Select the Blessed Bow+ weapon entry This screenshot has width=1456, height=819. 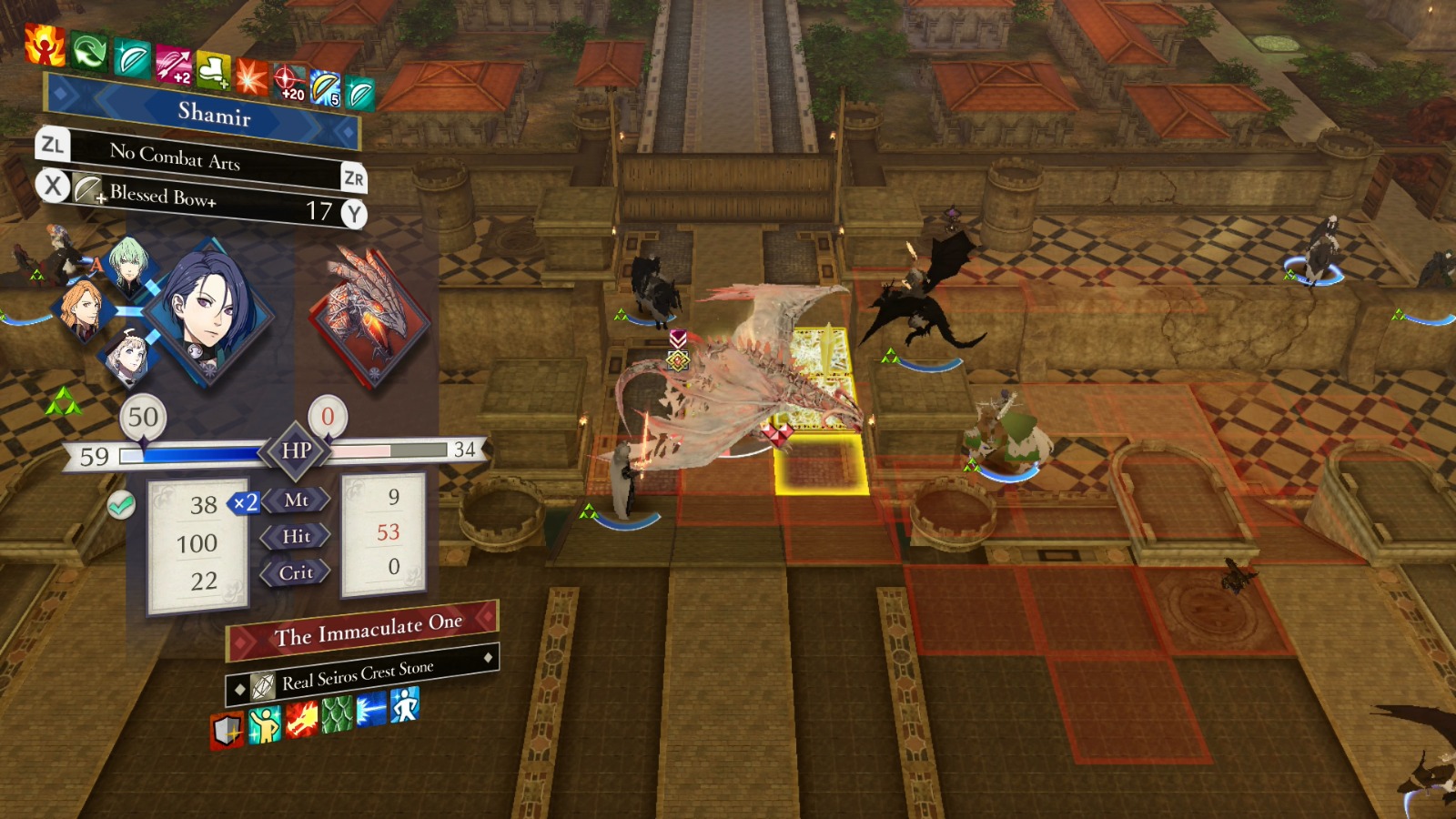click(x=164, y=196)
